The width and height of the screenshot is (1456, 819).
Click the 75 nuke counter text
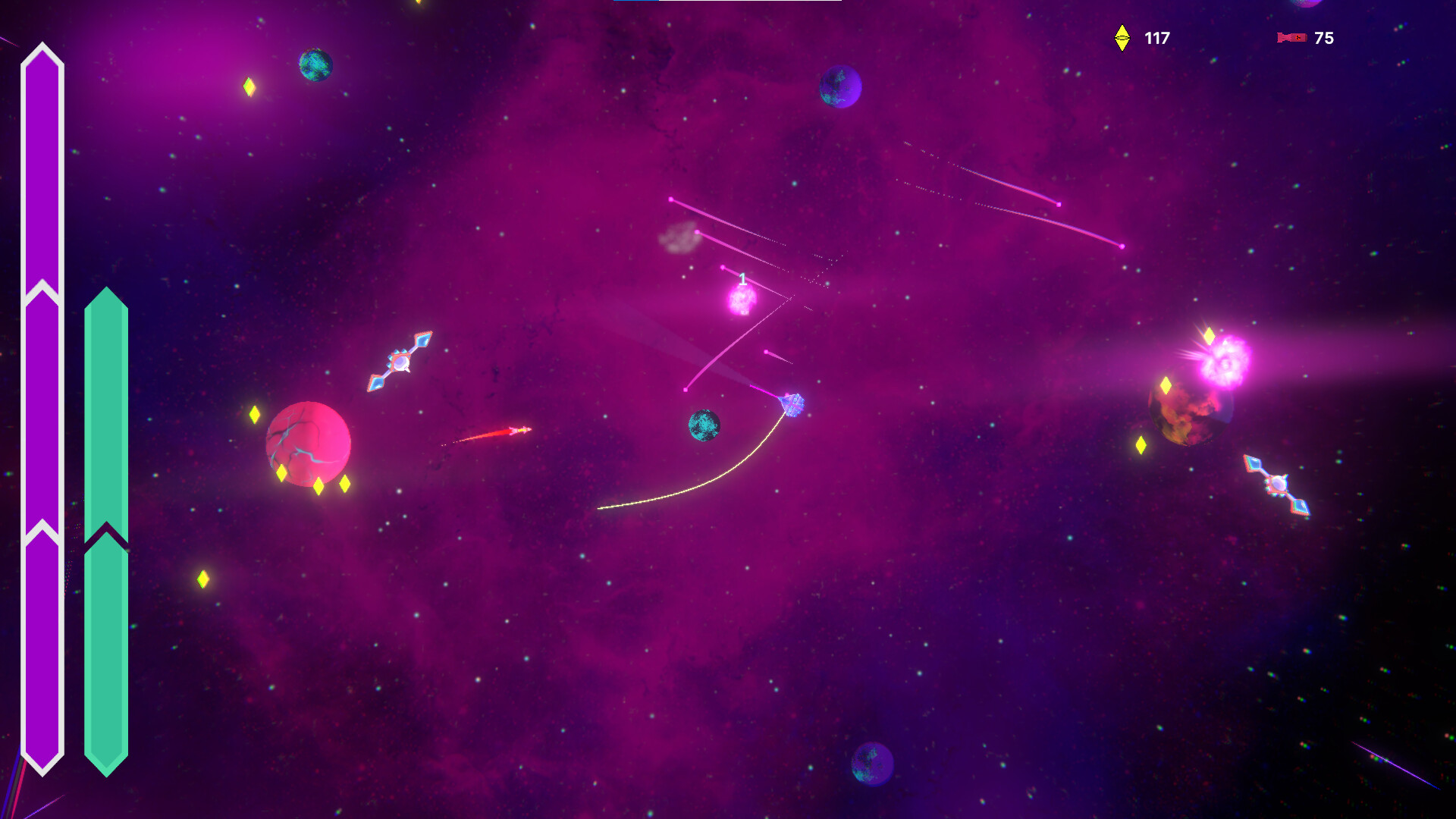(x=1324, y=36)
